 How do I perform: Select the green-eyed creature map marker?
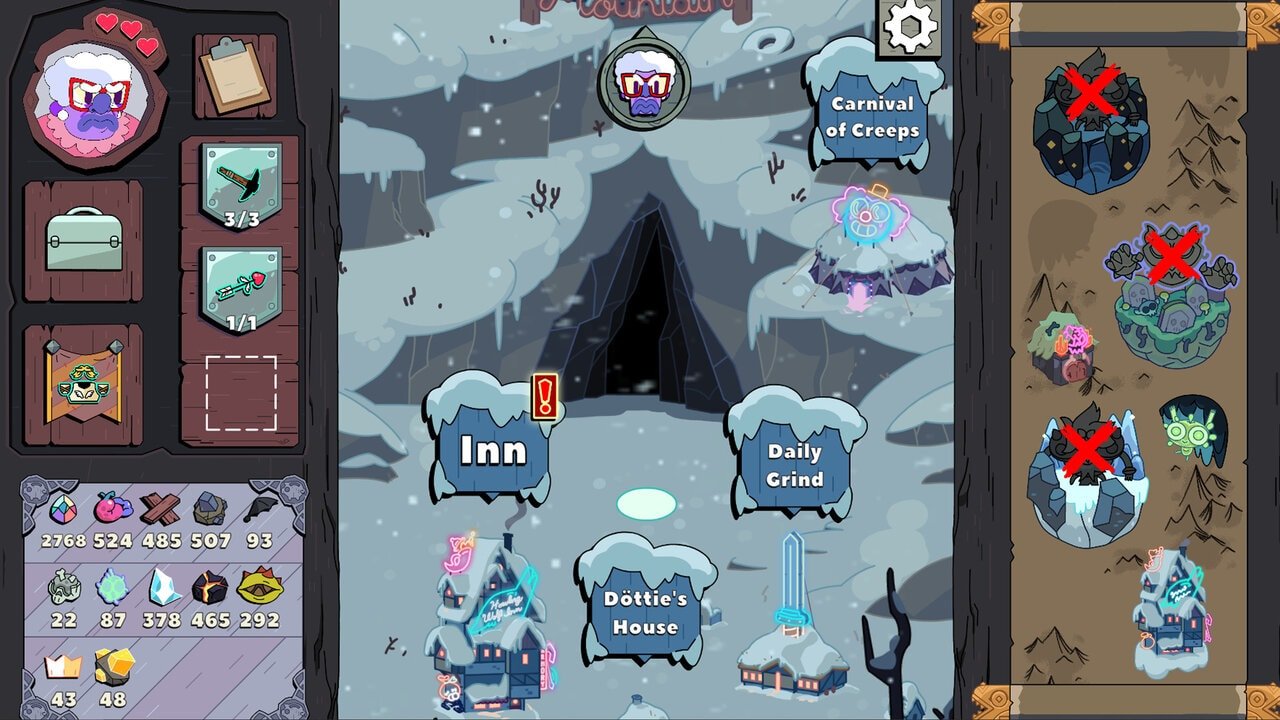[1192, 430]
